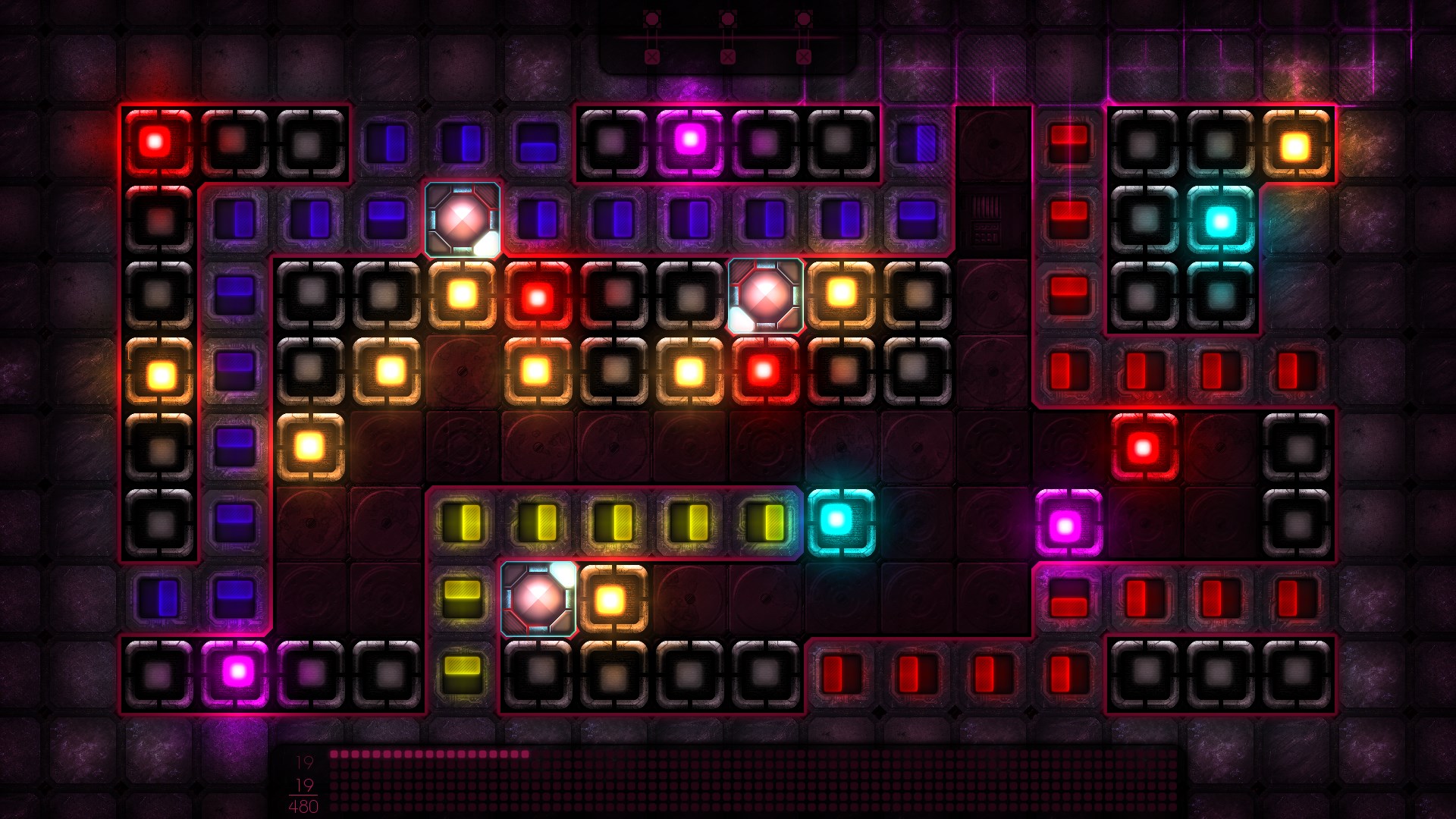The width and height of the screenshot is (1456, 819).
Task: Click the octagonal robot beside the orange block below
Action: click(x=539, y=599)
